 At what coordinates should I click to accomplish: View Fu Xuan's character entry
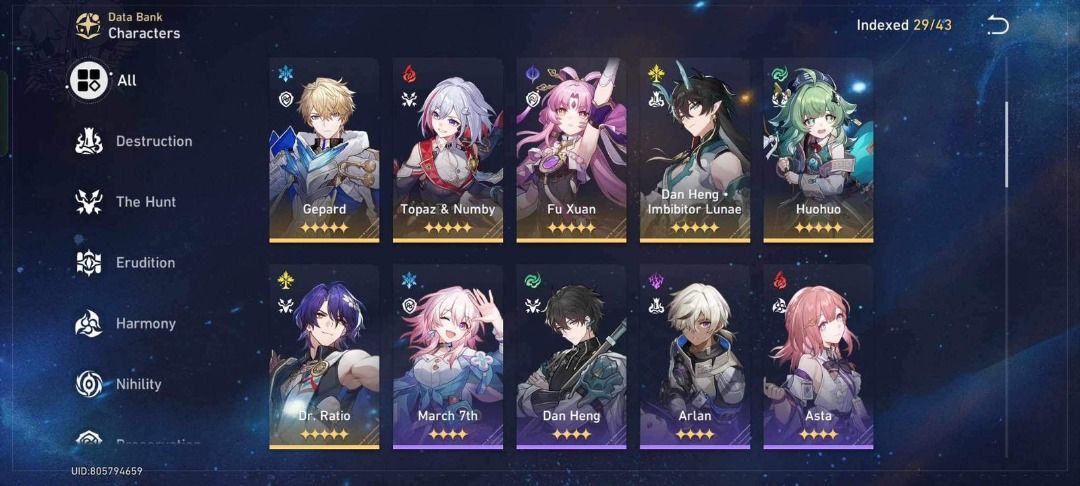point(571,149)
